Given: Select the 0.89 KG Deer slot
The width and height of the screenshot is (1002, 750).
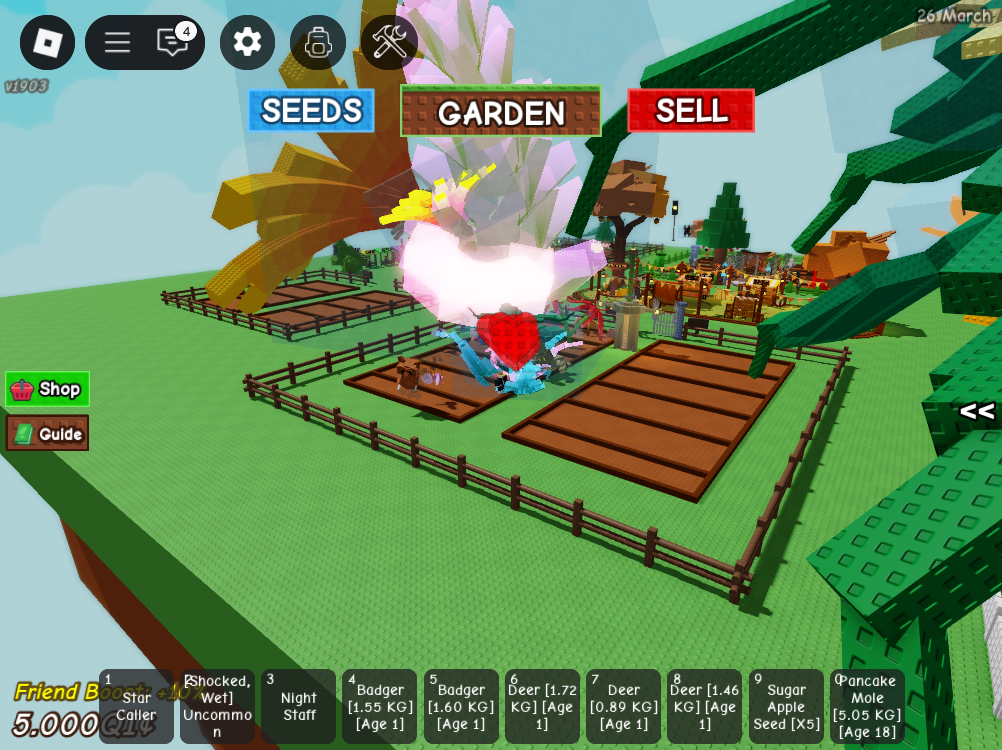Looking at the screenshot, I should point(623,707).
